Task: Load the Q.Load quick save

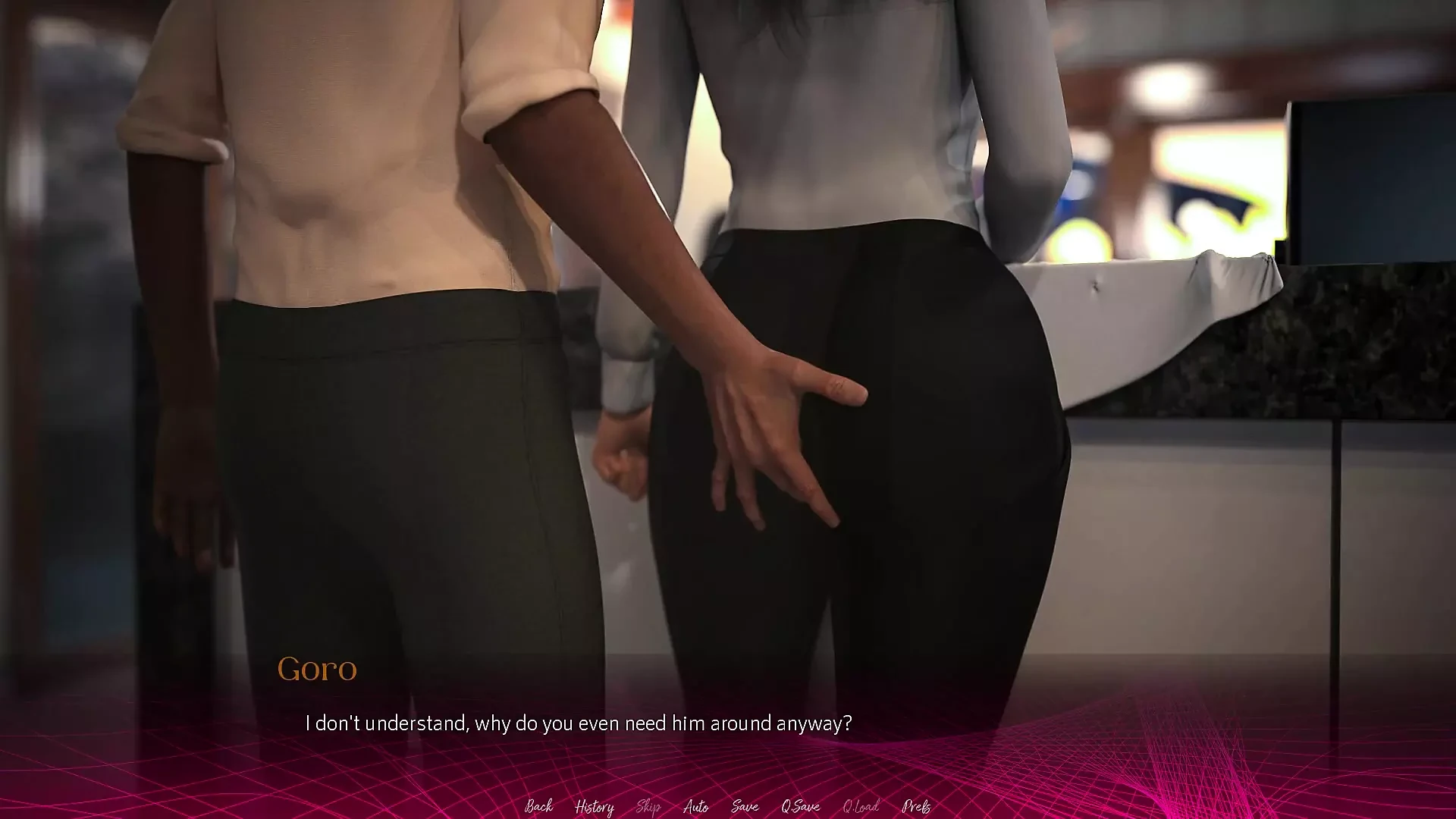Action: (860, 807)
